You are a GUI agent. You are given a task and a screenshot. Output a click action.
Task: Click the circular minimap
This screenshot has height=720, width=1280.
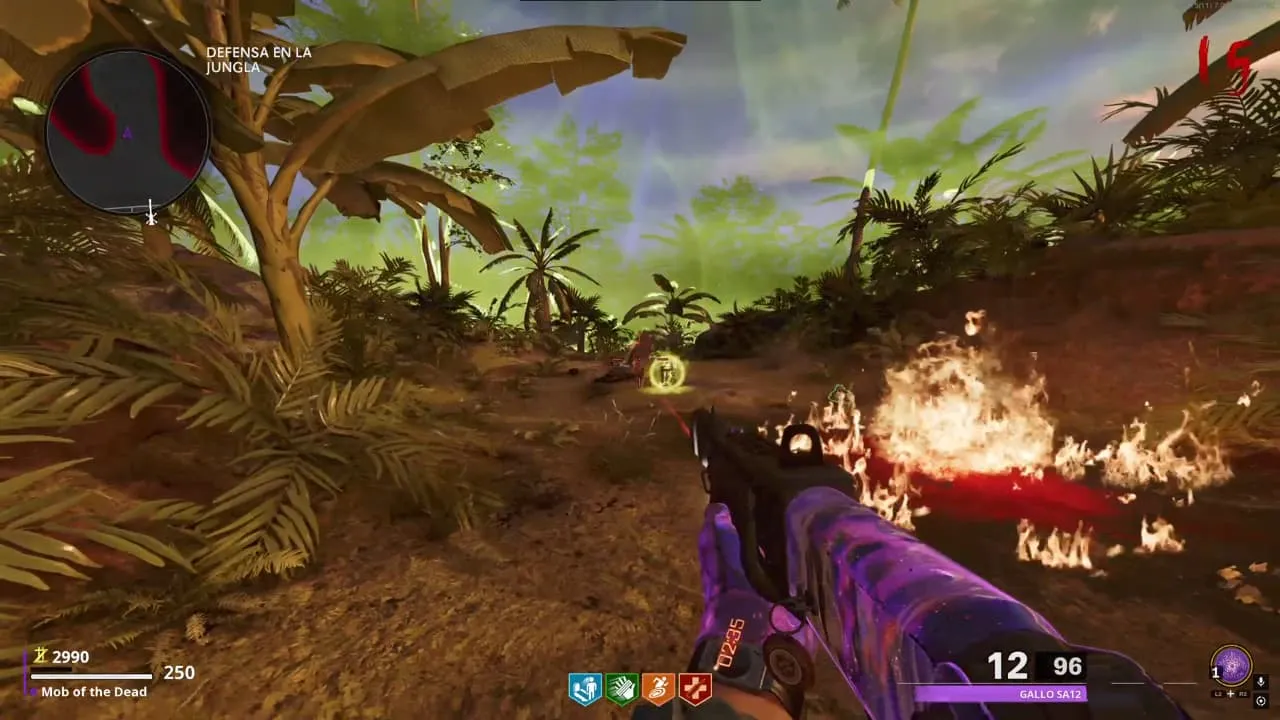click(127, 132)
